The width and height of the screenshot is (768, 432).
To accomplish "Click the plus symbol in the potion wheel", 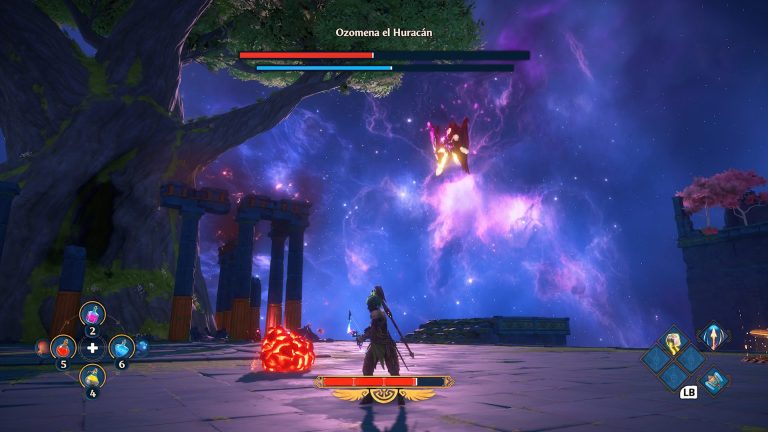I will pos(92,348).
